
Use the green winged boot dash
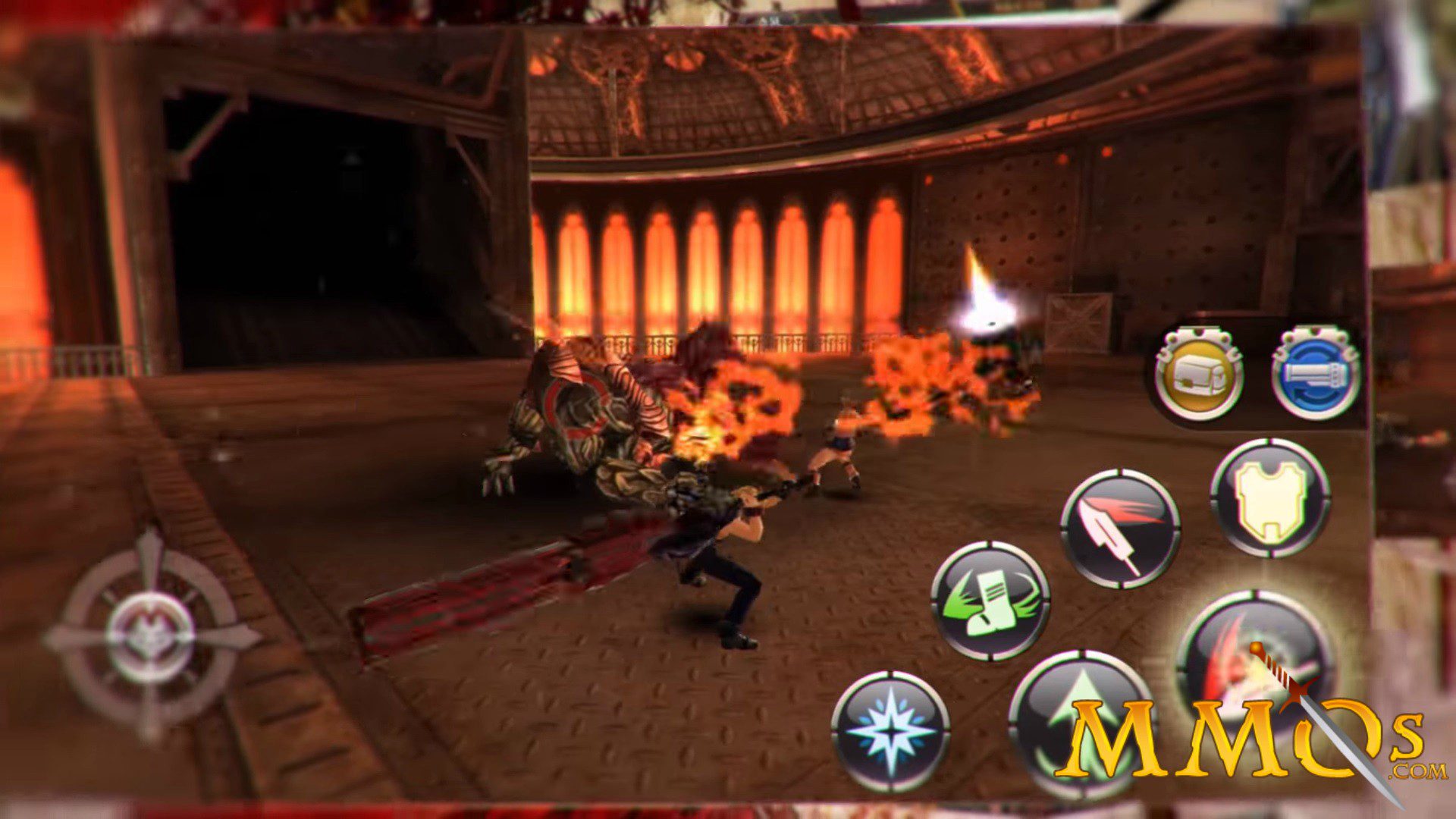pyautogui.click(x=990, y=601)
